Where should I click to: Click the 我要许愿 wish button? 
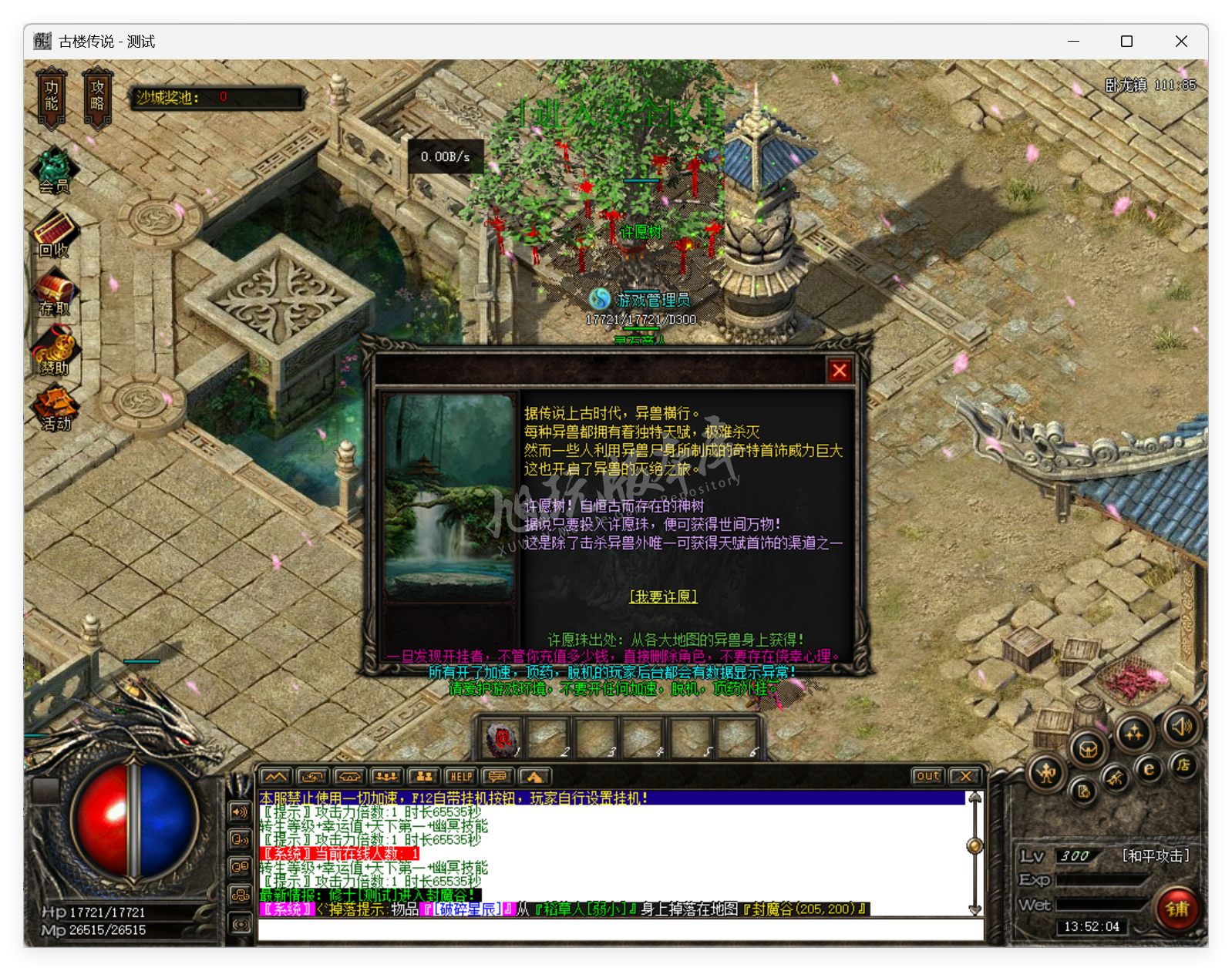coord(663,596)
